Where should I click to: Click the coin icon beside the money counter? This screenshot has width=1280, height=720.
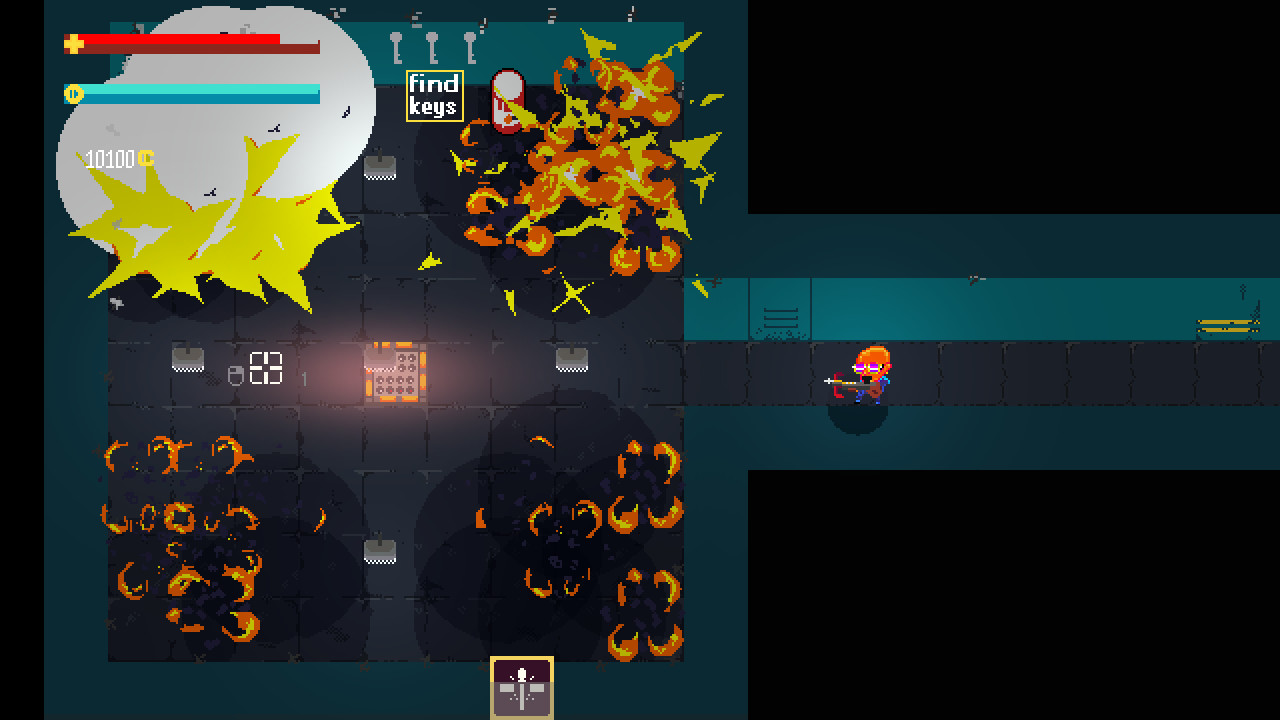(145, 157)
